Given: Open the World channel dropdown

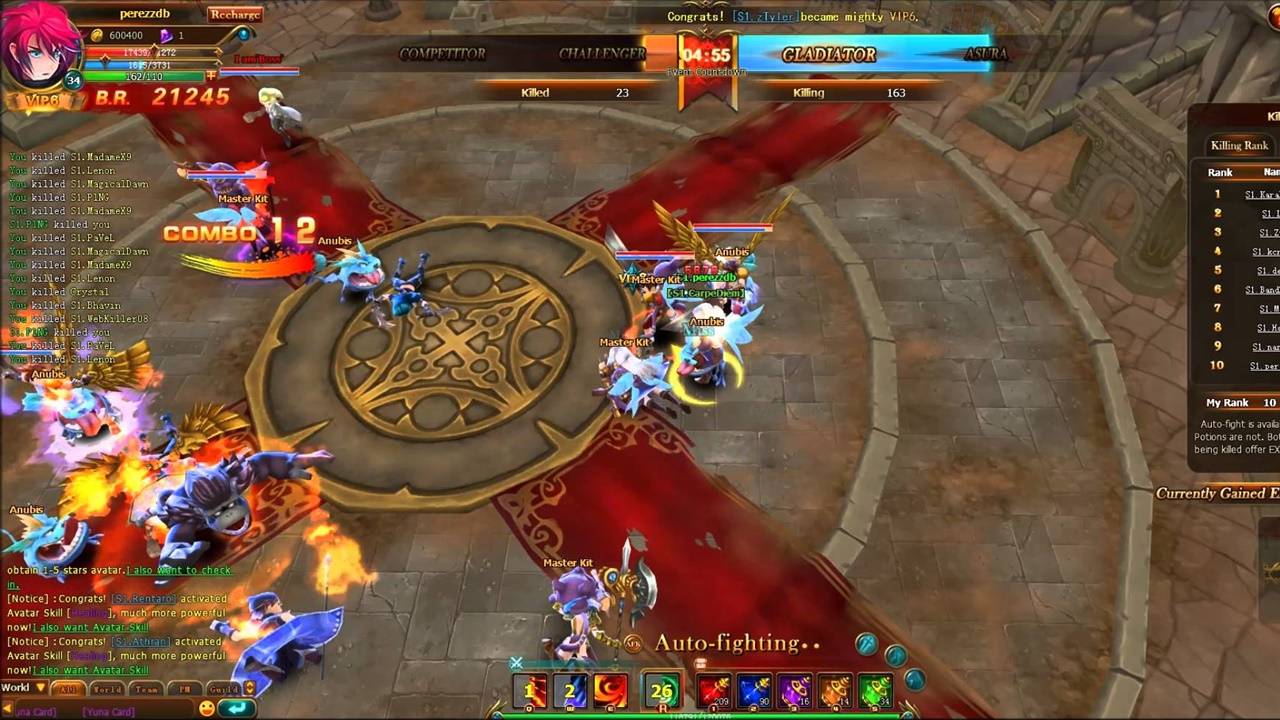Looking at the screenshot, I should (x=24, y=688).
